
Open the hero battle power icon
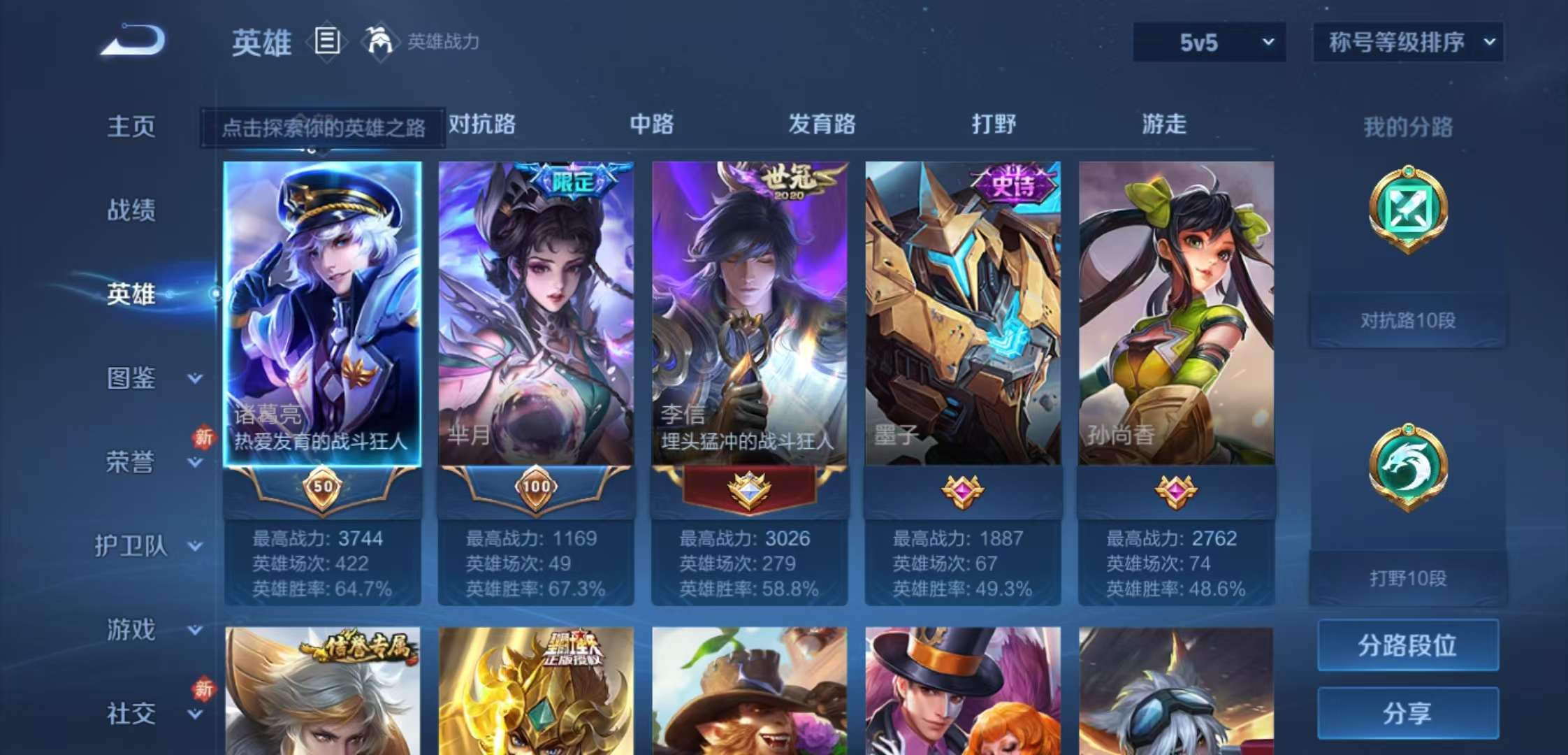tap(377, 42)
